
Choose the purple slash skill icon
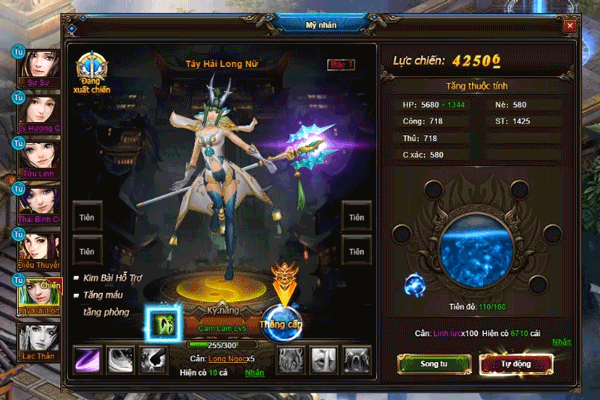coord(88,359)
